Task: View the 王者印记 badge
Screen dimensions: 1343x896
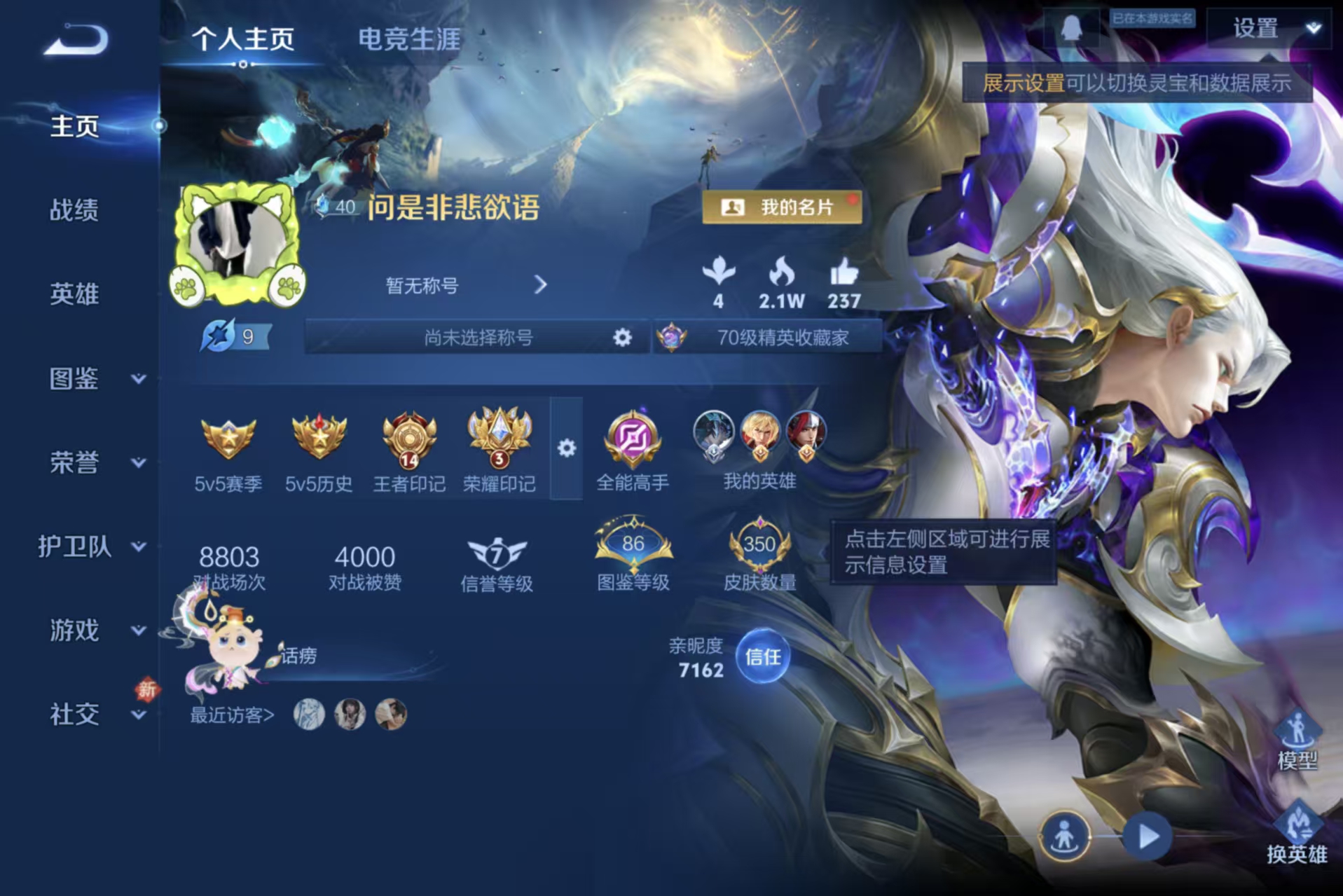Action: 408,443
